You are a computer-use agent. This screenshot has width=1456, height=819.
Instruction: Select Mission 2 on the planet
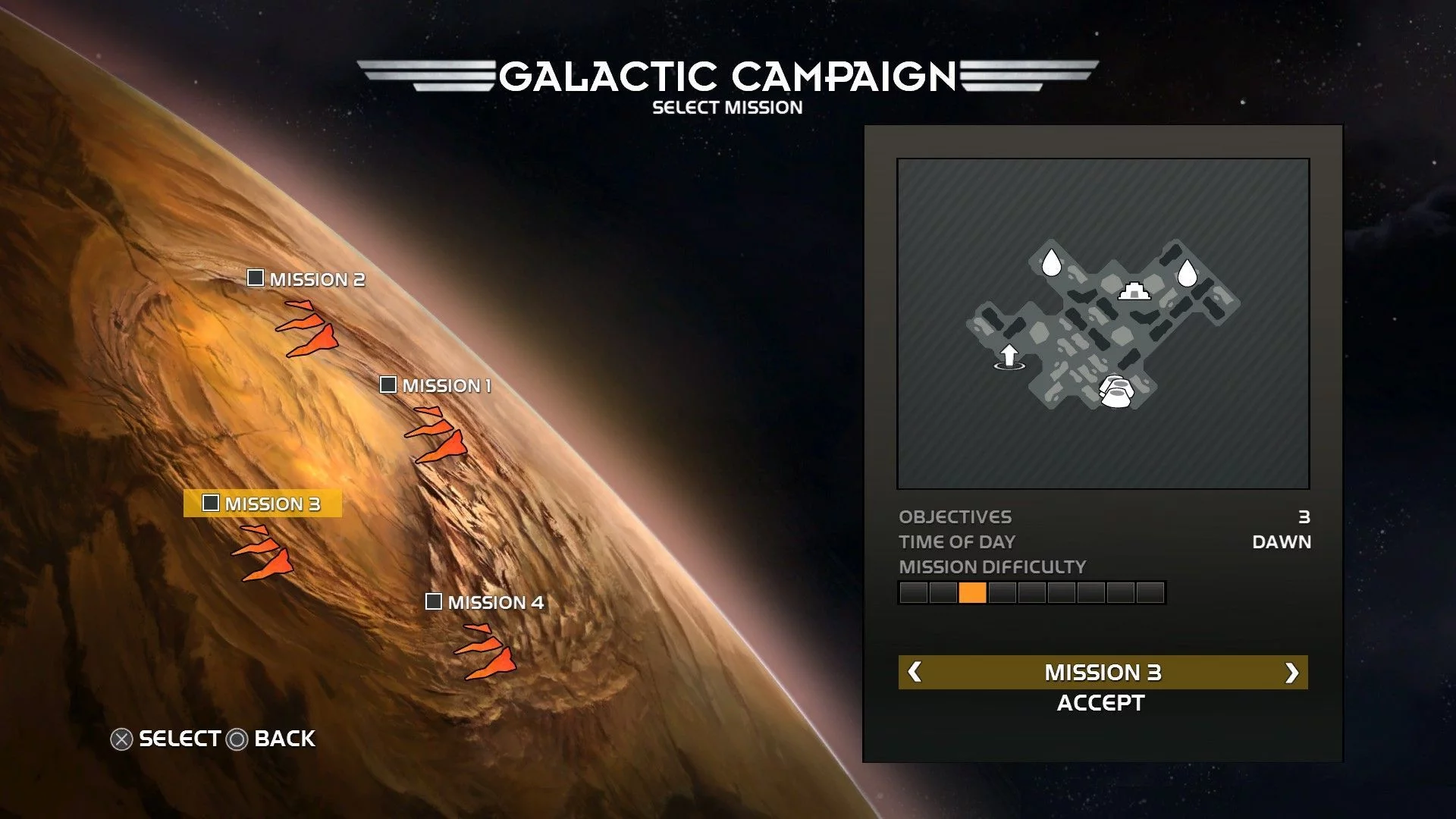click(x=307, y=279)
